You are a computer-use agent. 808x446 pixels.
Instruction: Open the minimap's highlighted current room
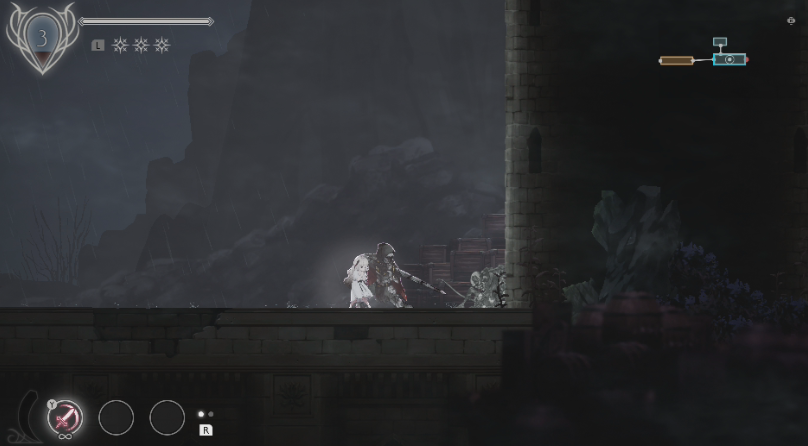[x=730, y=60]
